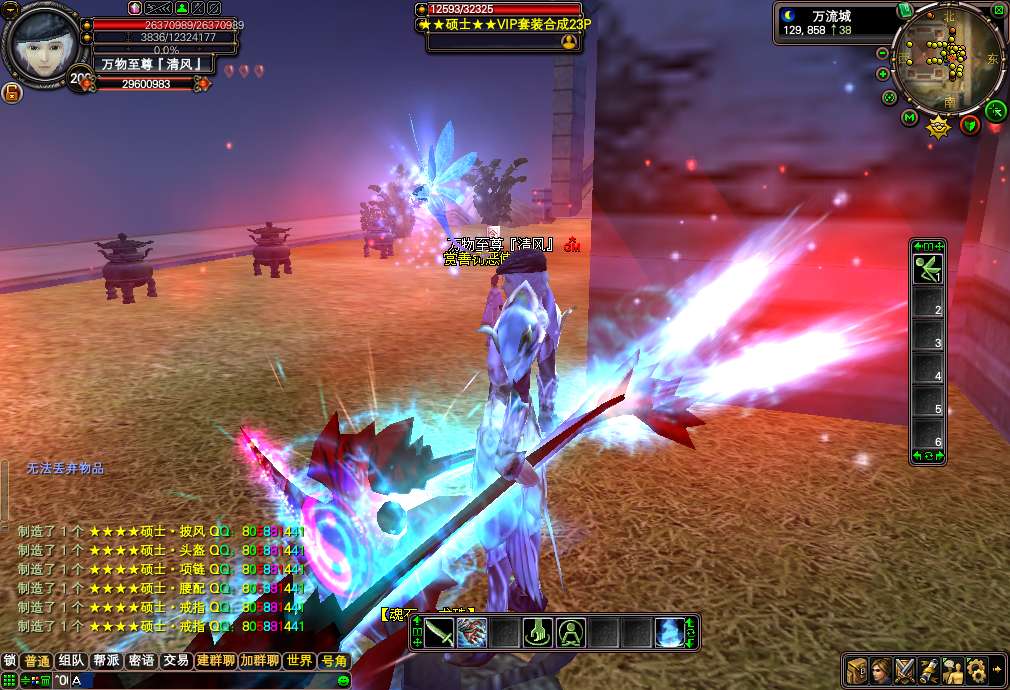Switch to the 普通 chat channel
The height and width of the screenshot is (690, 1010).
[37, 661]
